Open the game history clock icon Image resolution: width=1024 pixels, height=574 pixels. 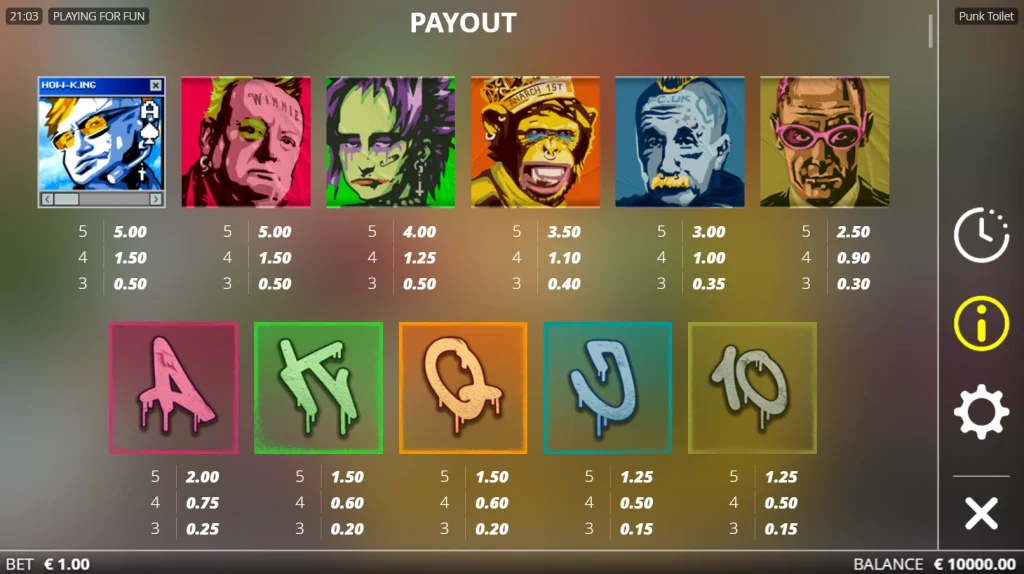tap(981, 237)
